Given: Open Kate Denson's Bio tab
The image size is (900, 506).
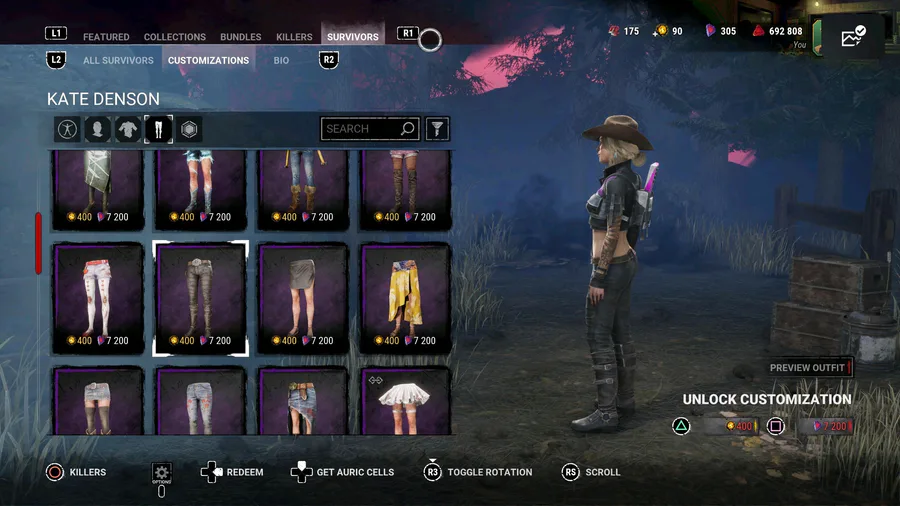Looking at the screenshot, I should click(x=281, y=60).
